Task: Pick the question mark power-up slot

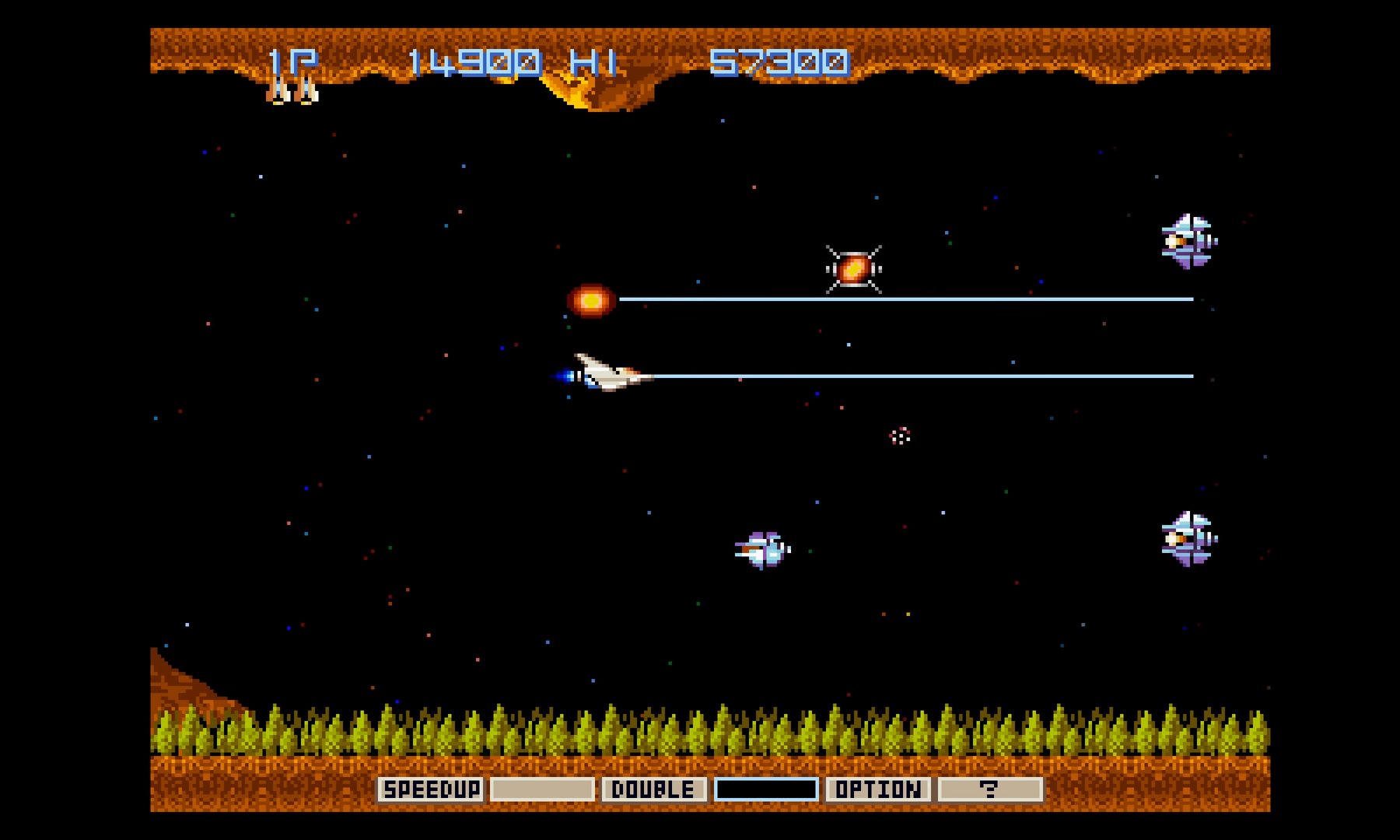Action: pyautogui.click(x=989, y=789)
